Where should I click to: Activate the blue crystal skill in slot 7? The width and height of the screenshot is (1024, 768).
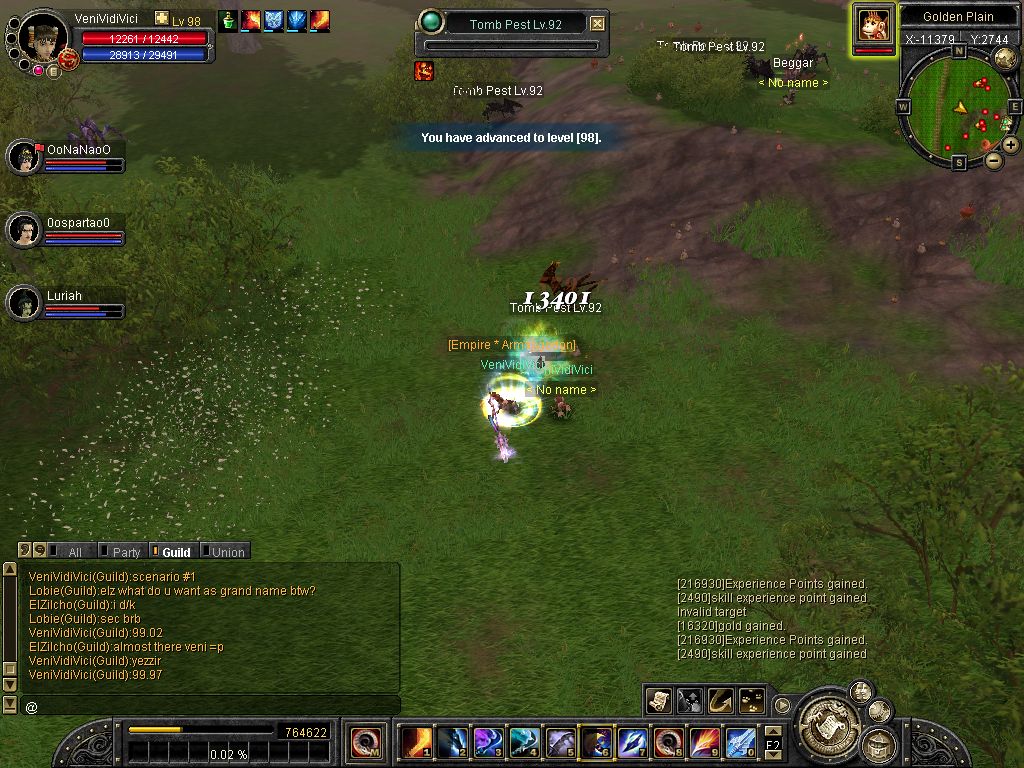pyautogui.click(x=631, y=742)
